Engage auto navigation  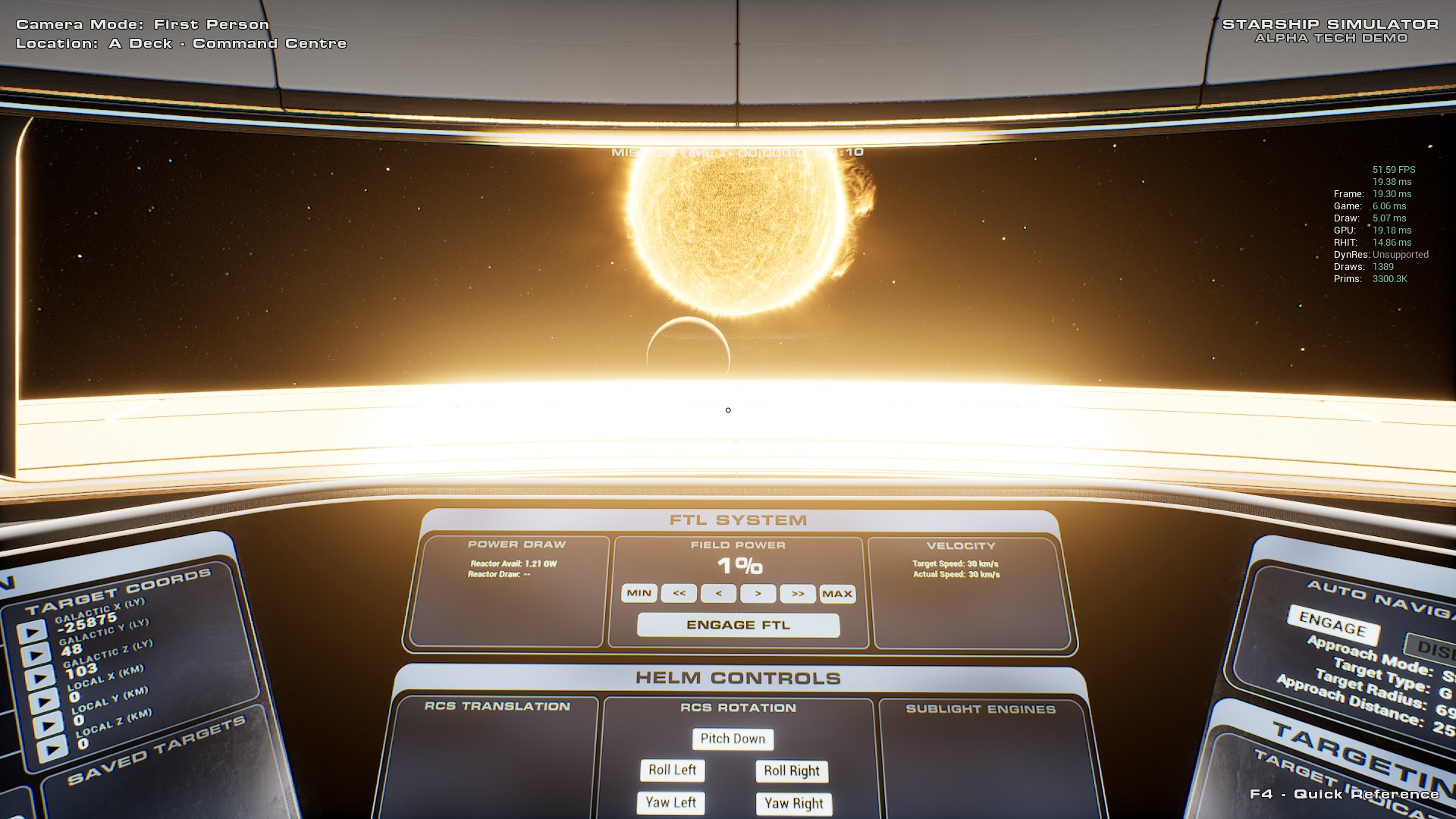pos(1332,626)
